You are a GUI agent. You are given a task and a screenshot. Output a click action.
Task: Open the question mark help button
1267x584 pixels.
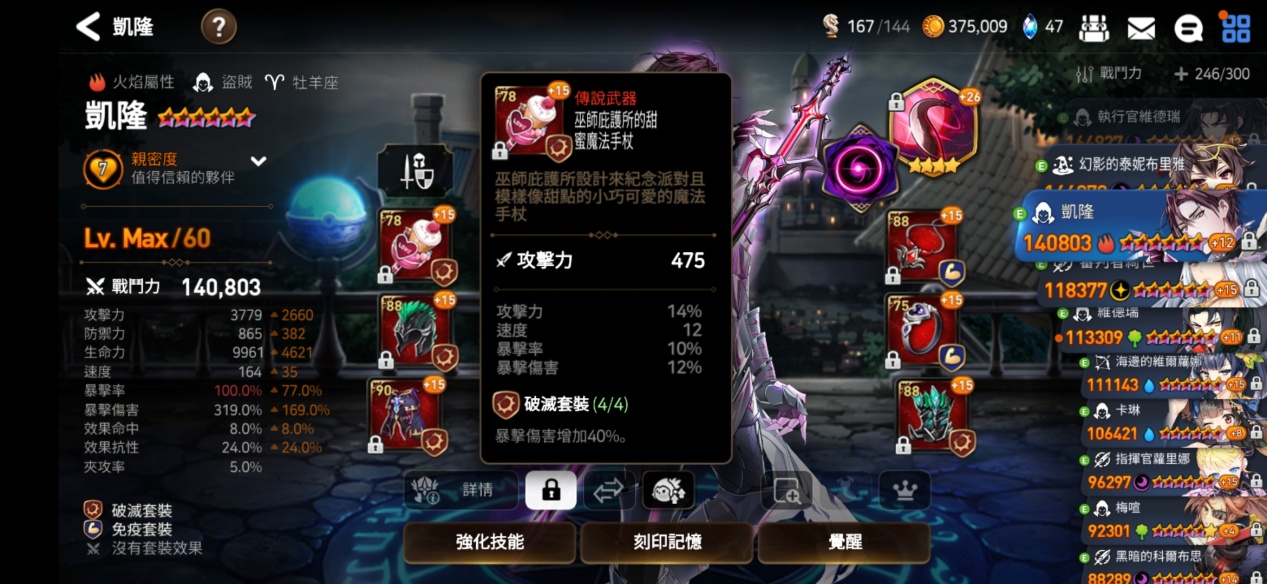coord(219,27)
